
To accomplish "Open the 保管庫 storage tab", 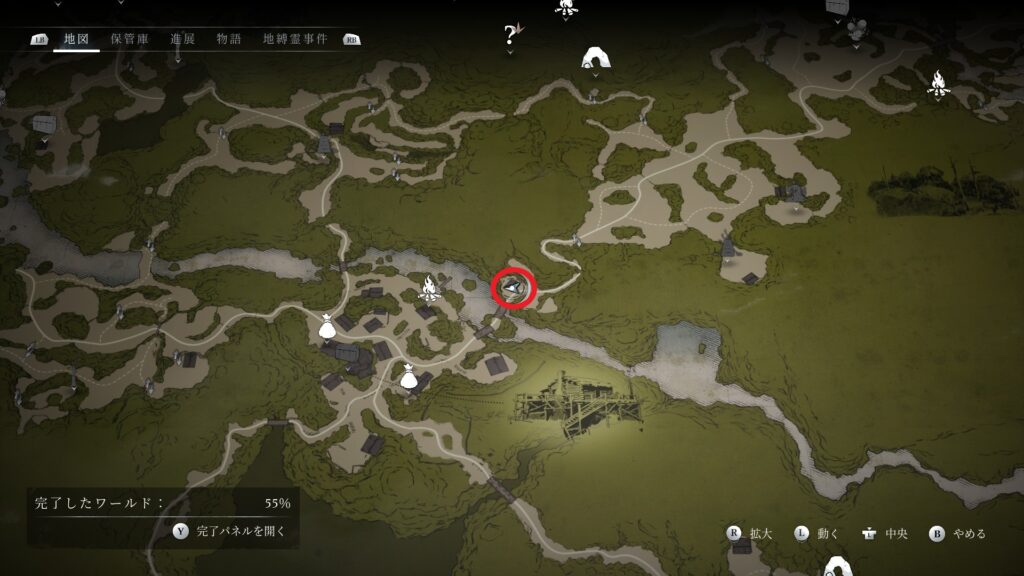I will coord(130,39).
